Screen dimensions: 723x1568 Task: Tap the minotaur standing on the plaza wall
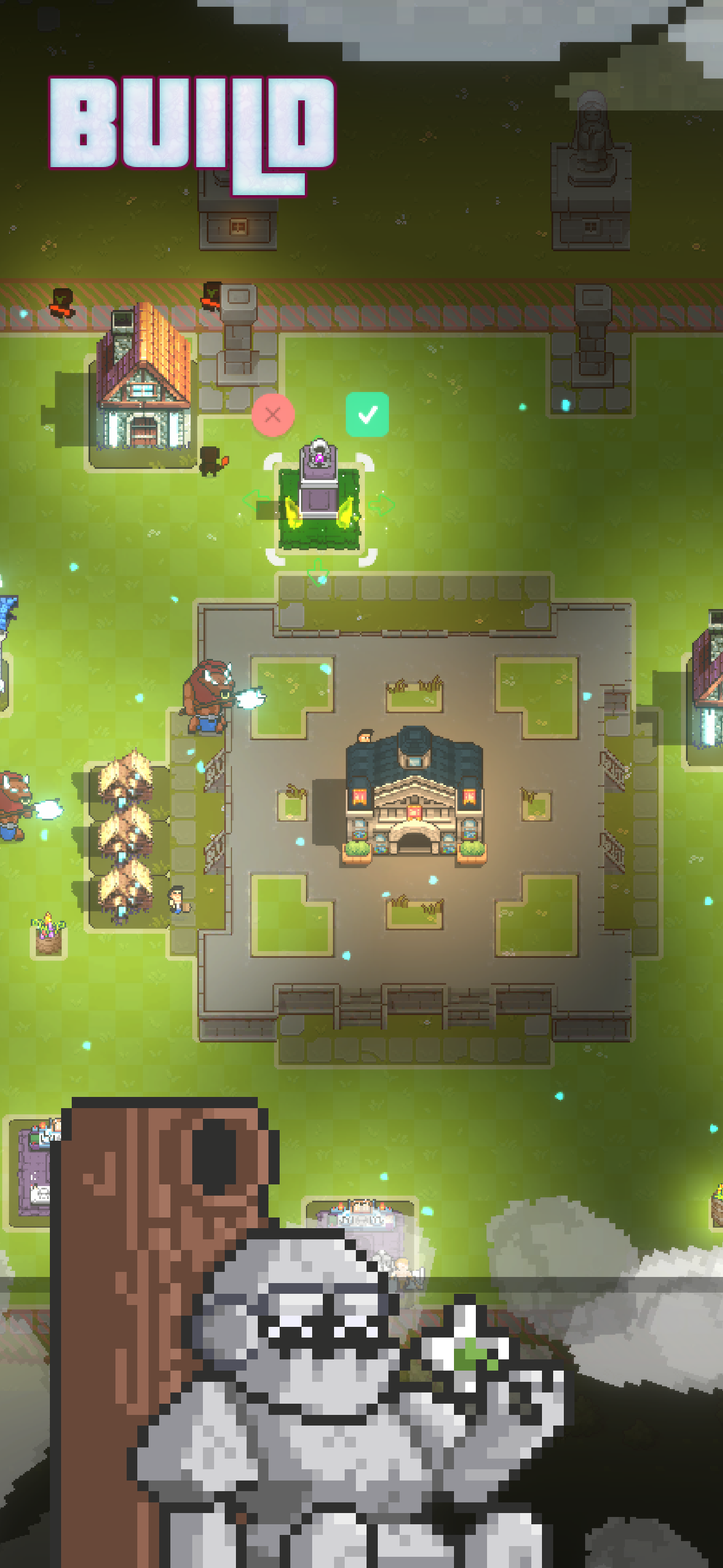tap(208, 700)
